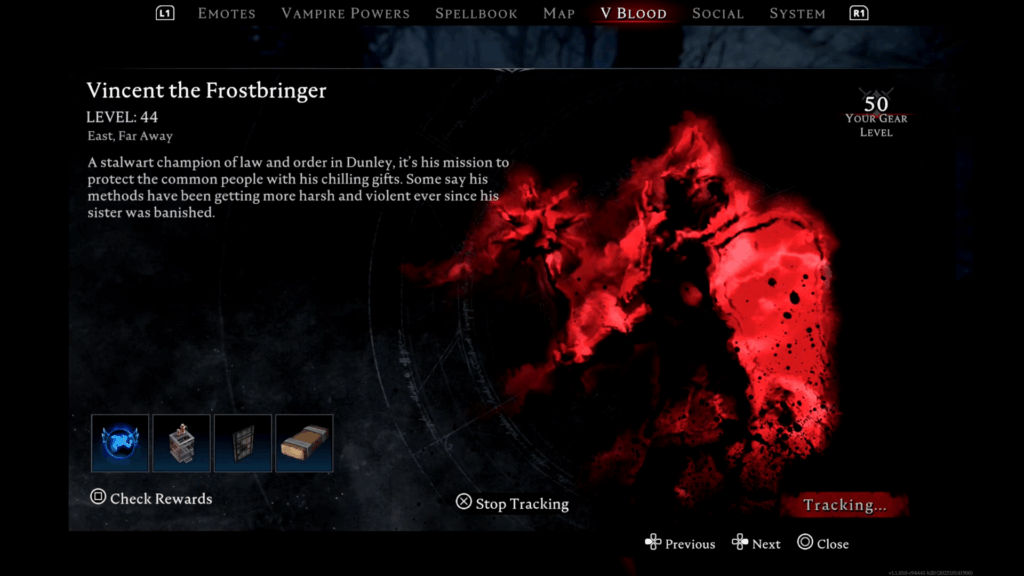
Task: Check Rewards for Vincent the Frostbringer
Action: (x=151, y=498)
